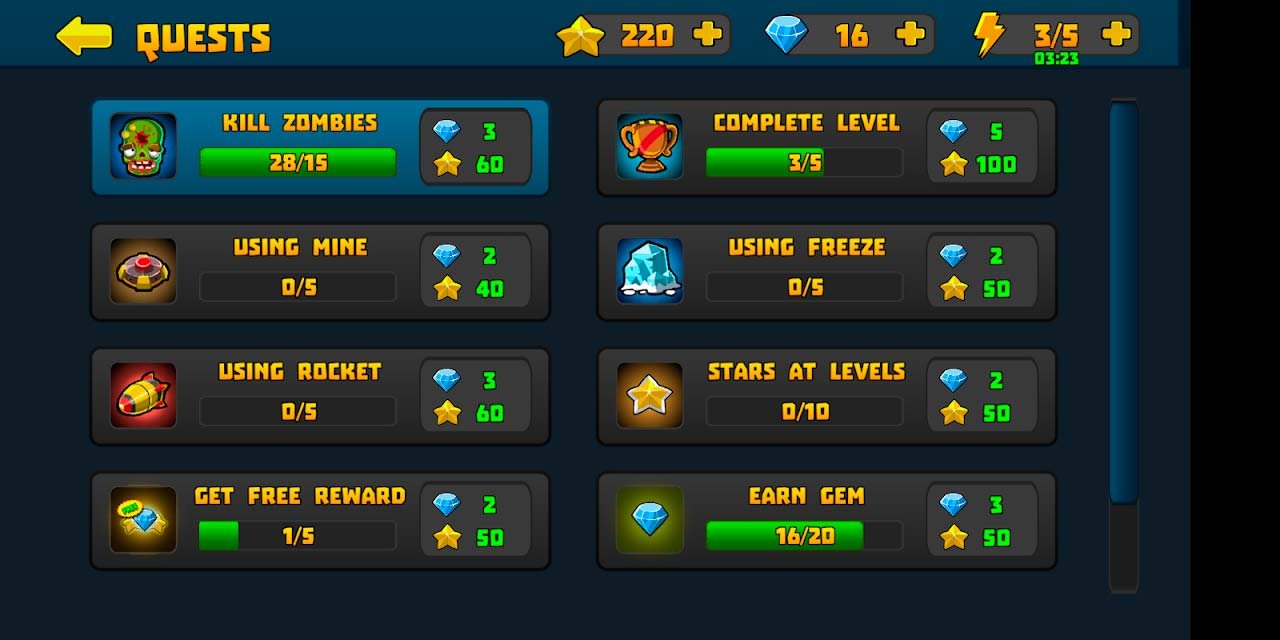Screen dimensions: 1280x640
Task: Claim the Kill Zombies quest reward
Action: 320,147
